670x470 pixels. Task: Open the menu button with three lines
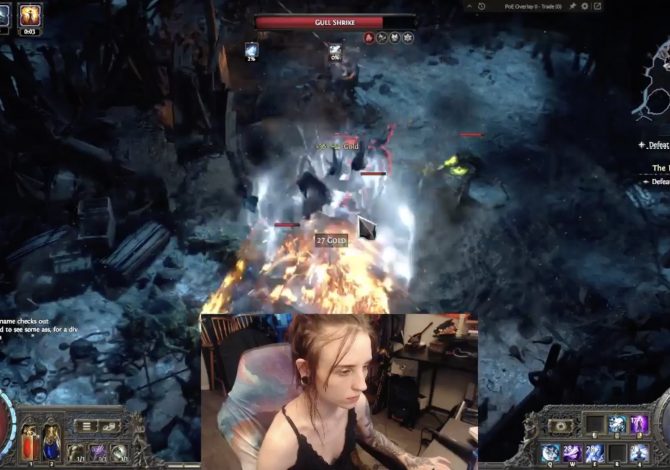tap(87, 425)
